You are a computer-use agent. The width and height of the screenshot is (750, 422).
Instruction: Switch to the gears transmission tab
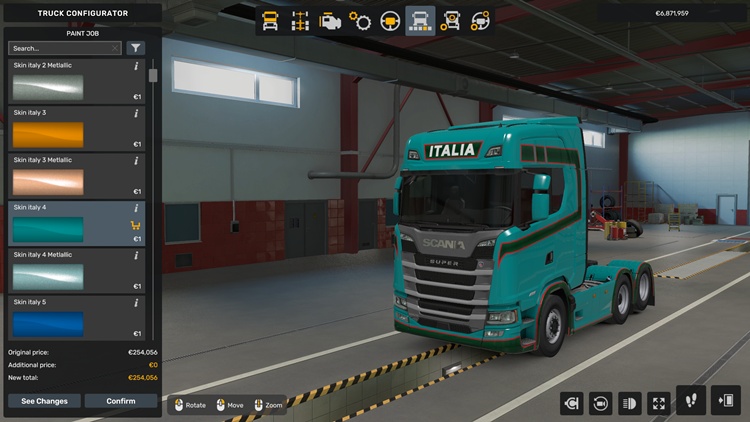(360, 21)
